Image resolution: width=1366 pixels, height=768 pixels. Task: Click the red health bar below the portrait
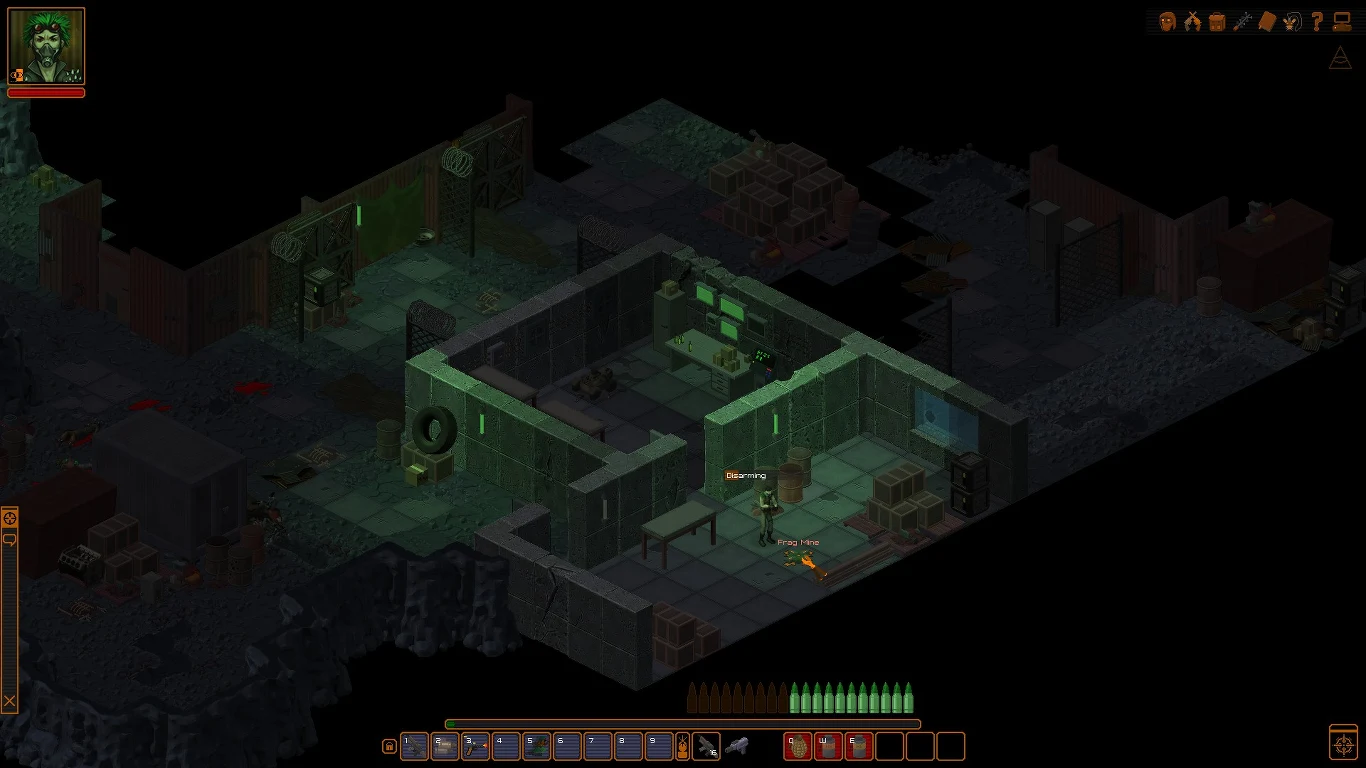[47, 92]
